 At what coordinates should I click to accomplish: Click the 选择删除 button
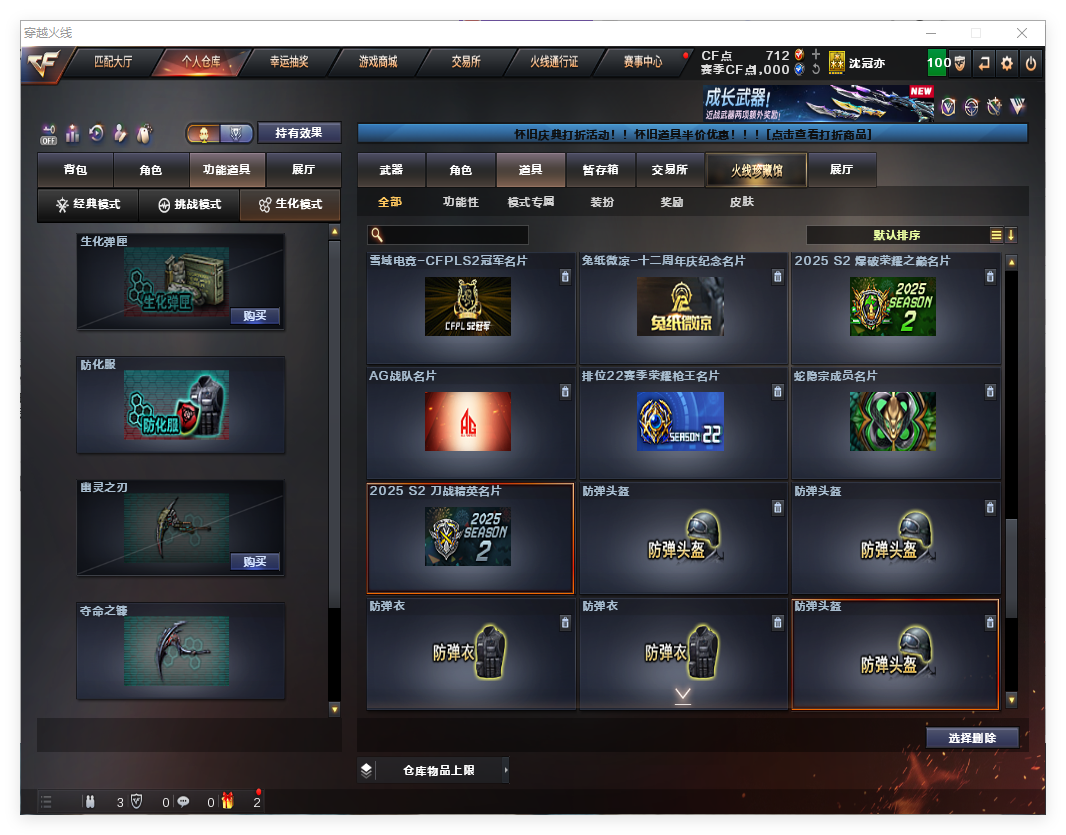pyautogui.click(x=971, y=738)
